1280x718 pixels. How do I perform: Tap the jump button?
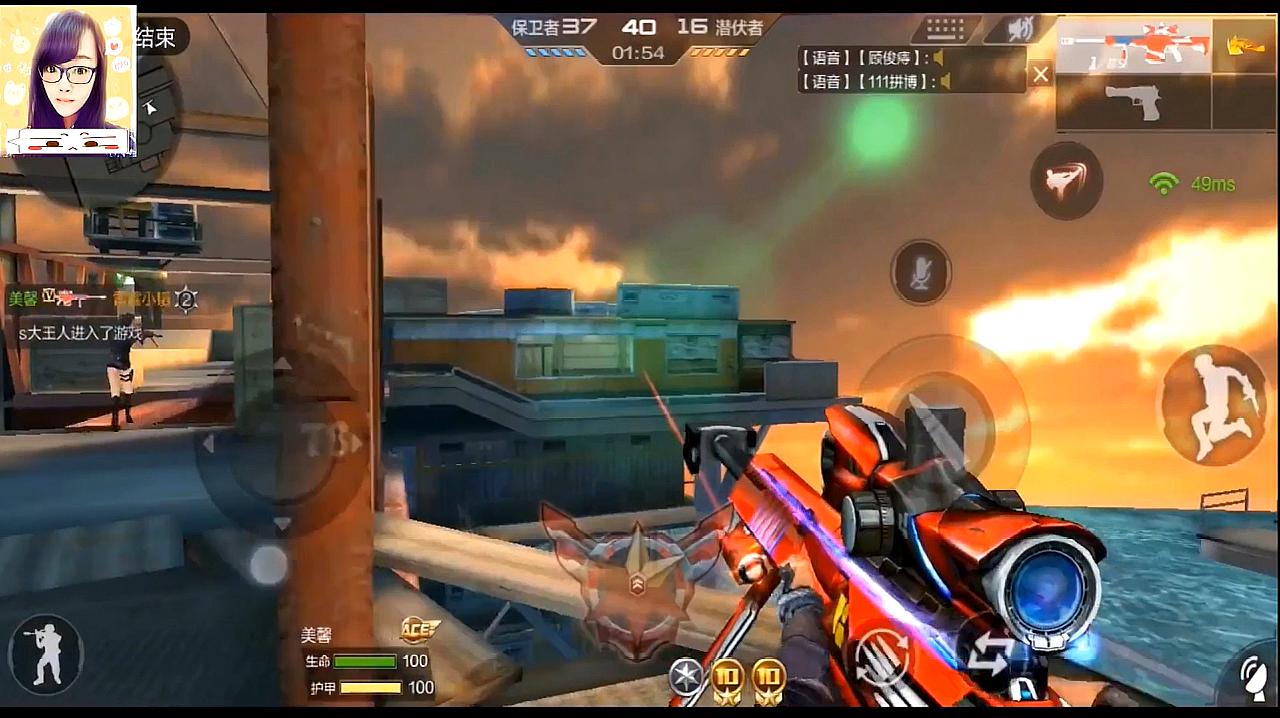[x=1213, y=404]
